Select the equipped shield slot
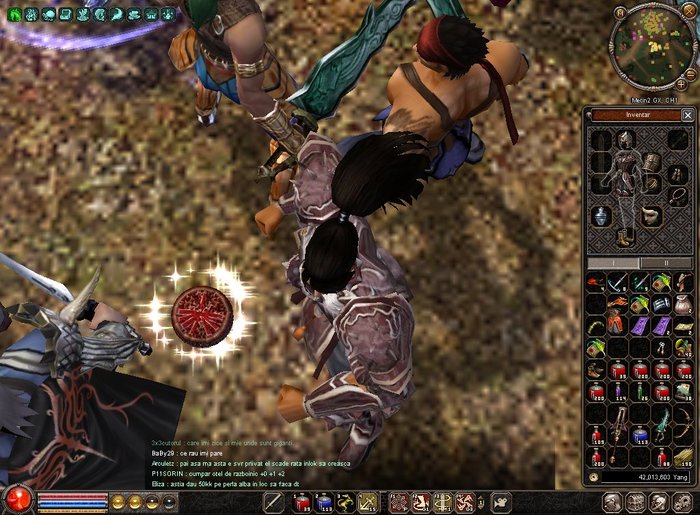The height and width of the screenshot is (515, 700). pos(650,162)
